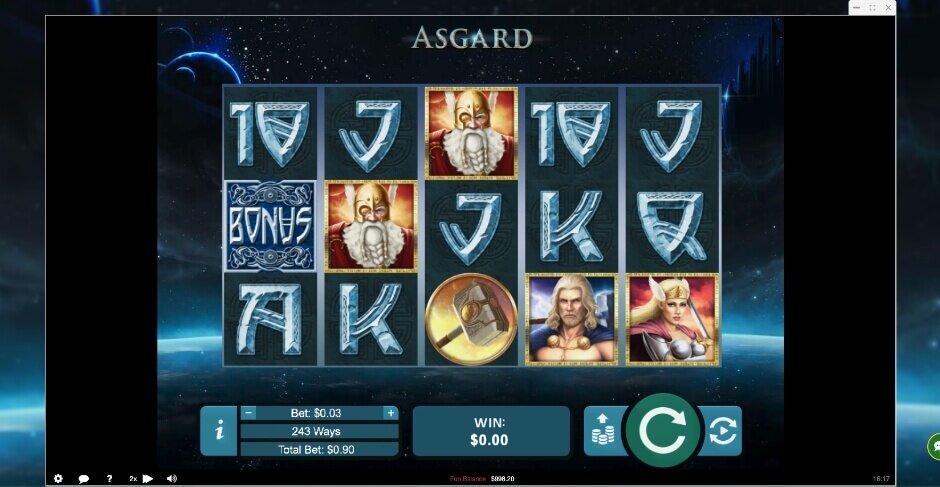Show help with the question mark icon
The image size is (940, 487).
[x=109, y=479]
